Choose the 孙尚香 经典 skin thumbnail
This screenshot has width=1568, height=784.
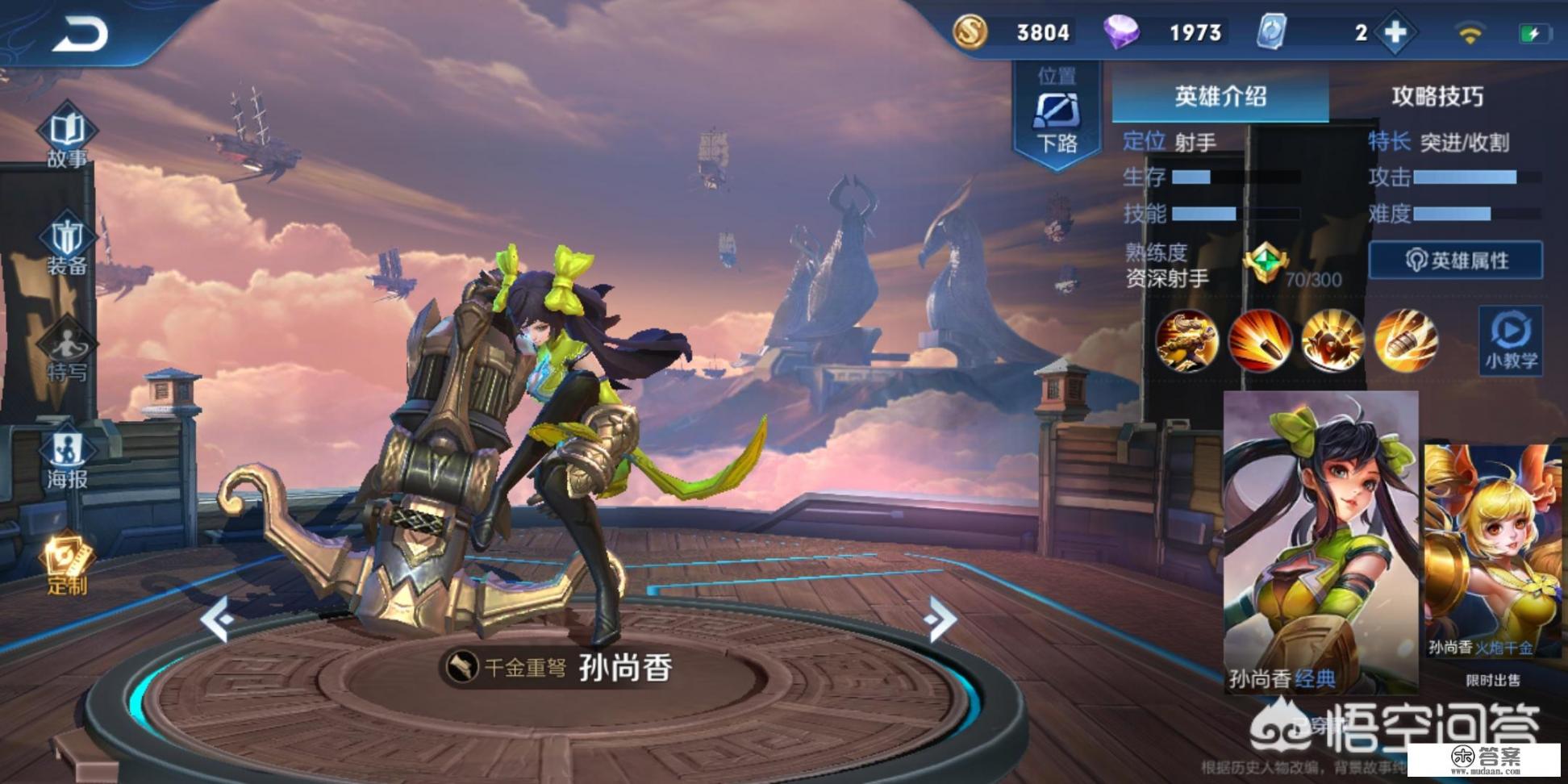[1320, 542]
